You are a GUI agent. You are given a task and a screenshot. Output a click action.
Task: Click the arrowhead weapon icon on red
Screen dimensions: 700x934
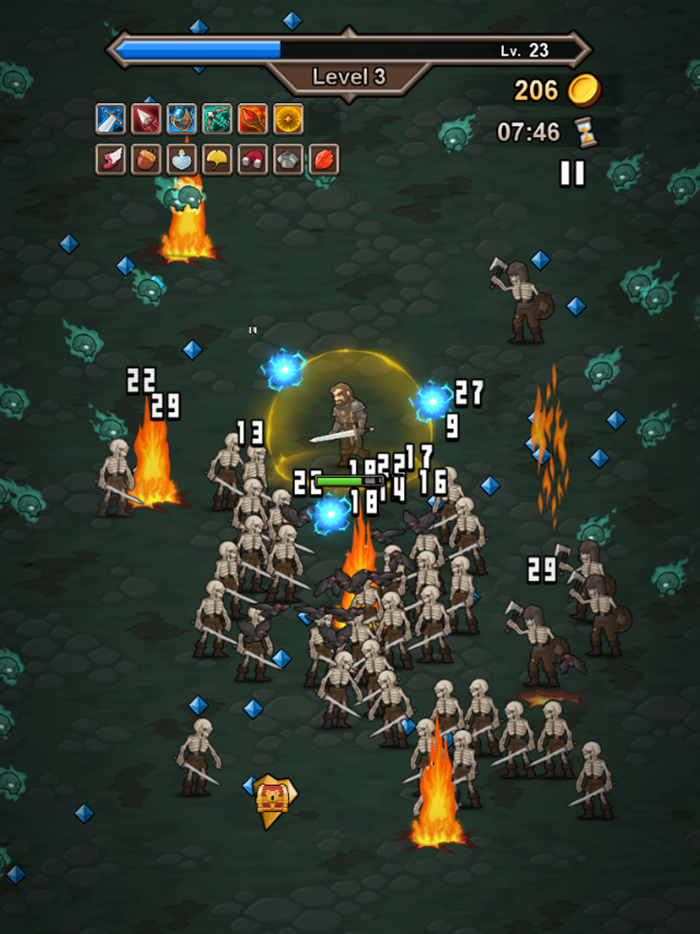coord(146,119)
